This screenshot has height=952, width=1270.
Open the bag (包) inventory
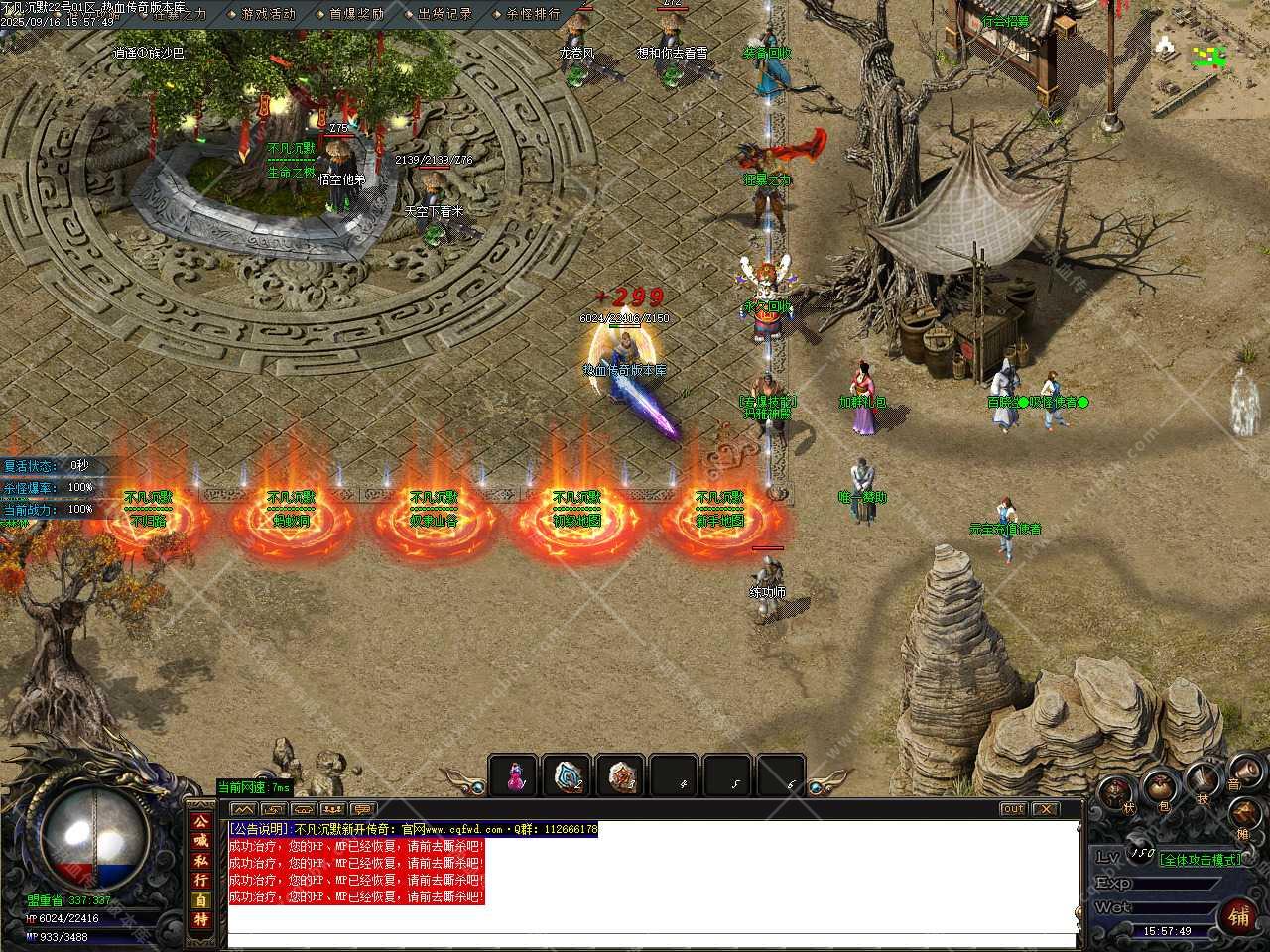pos(1160,790)
